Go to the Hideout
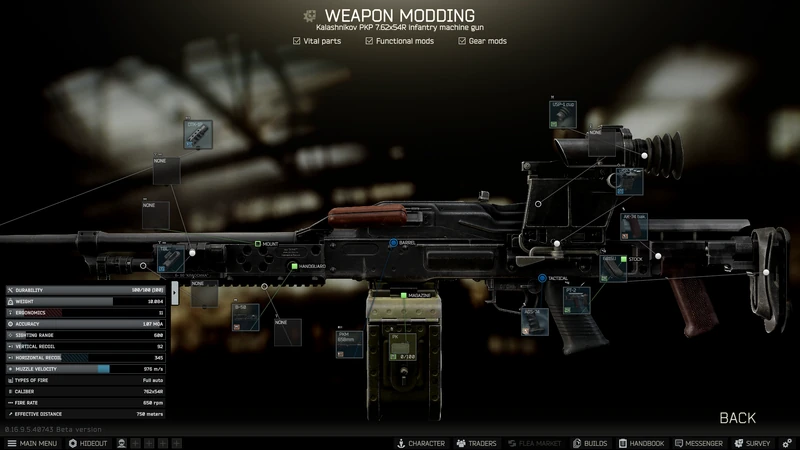800x450 pixels. pos(88,443)
